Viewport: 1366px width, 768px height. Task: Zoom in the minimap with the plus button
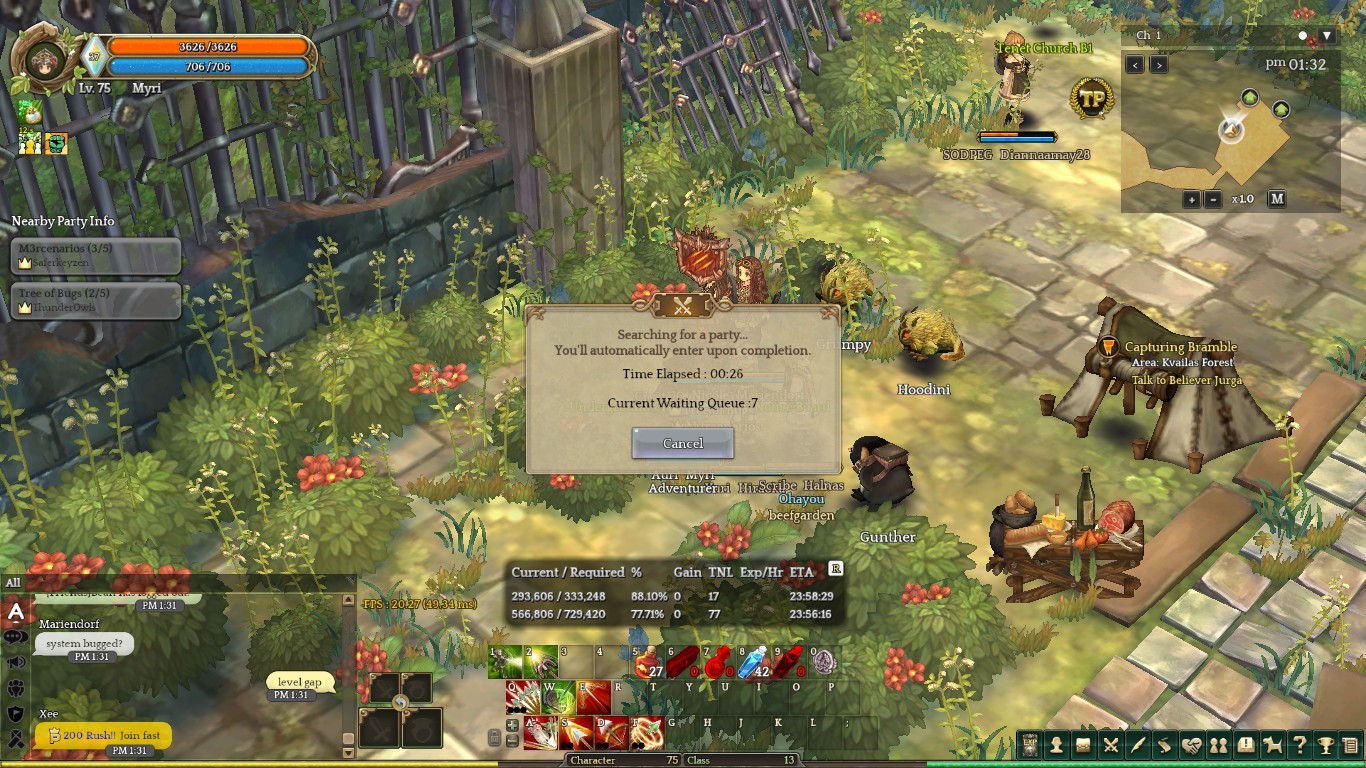point(1191,199)
